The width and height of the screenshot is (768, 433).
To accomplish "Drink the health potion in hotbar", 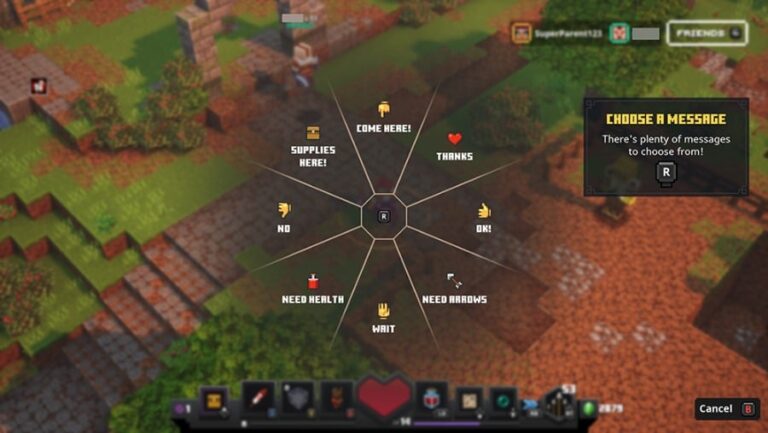I will point(431,399).
